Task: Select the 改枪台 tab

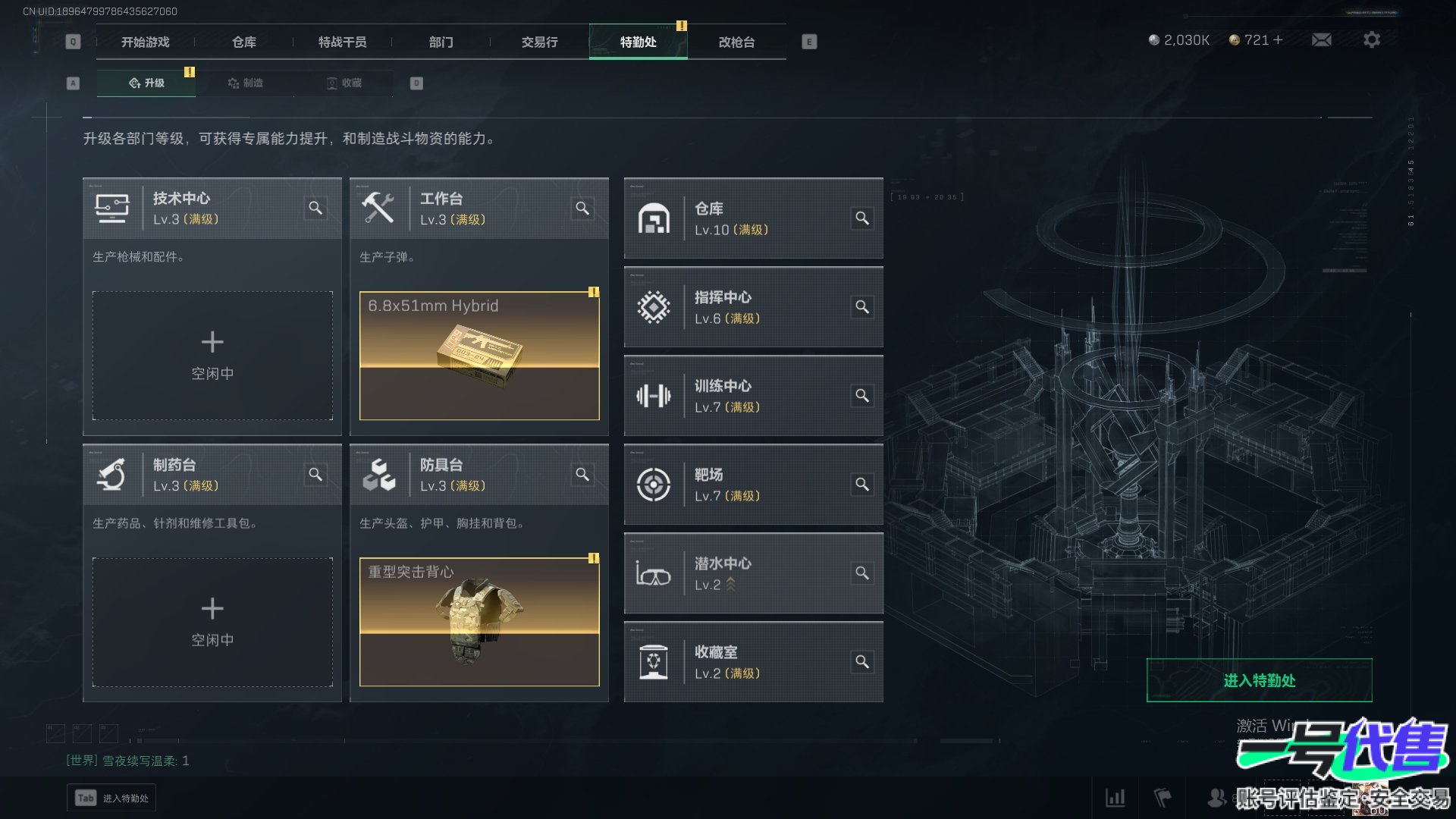Action: (x=736, y=42)
